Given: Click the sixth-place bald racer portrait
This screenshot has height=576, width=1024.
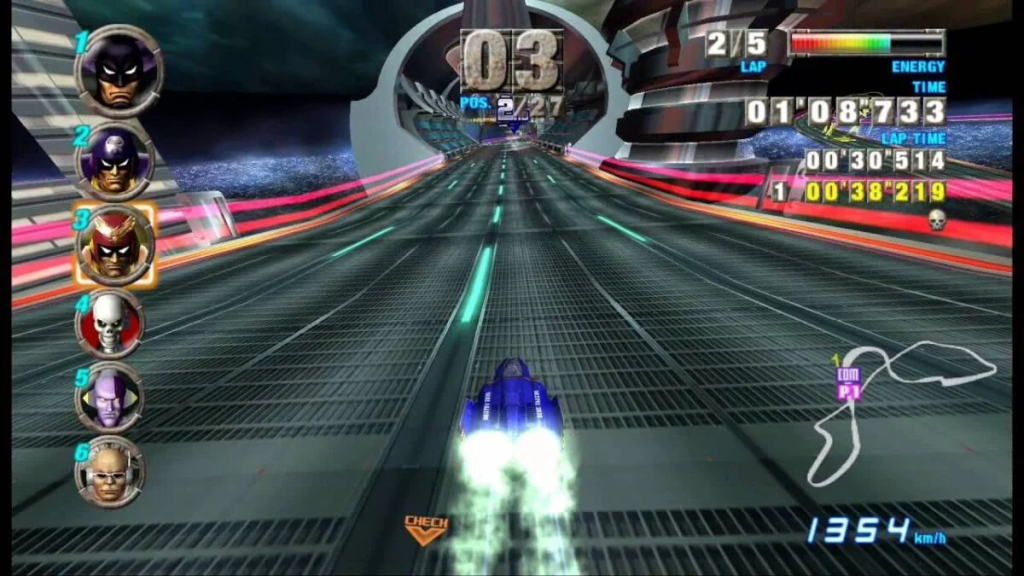Looking at the screenshot, I should (x=110, y=470).
